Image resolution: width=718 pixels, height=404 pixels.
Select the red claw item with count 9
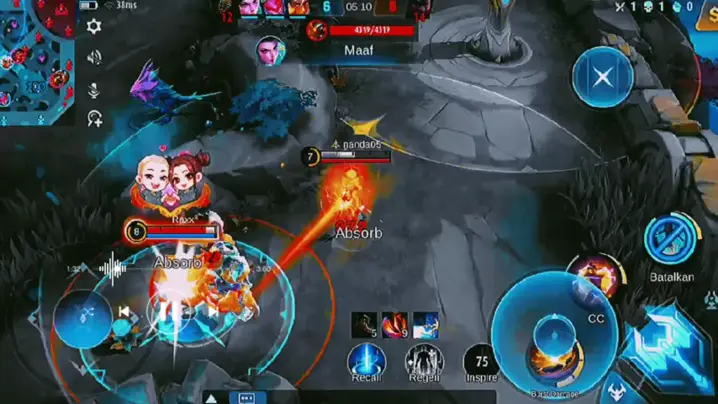394,325
